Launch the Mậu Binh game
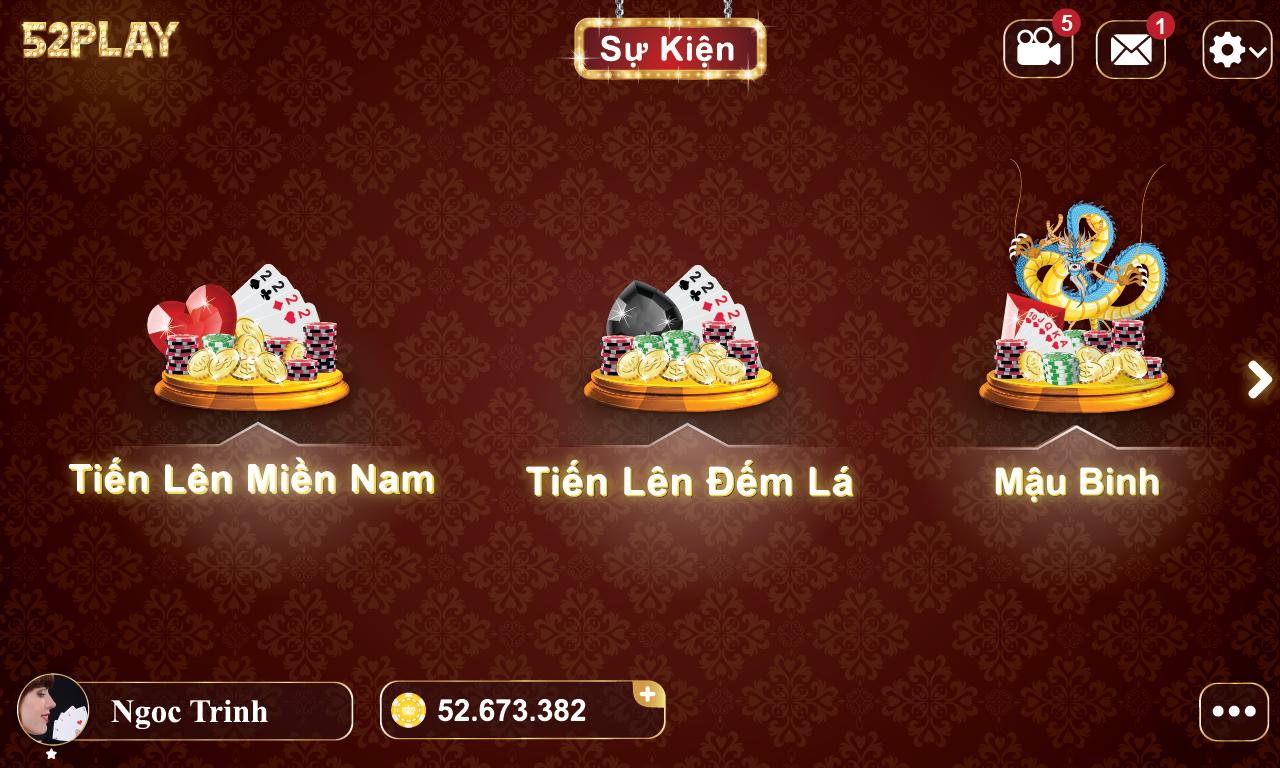 point(1075,320)
